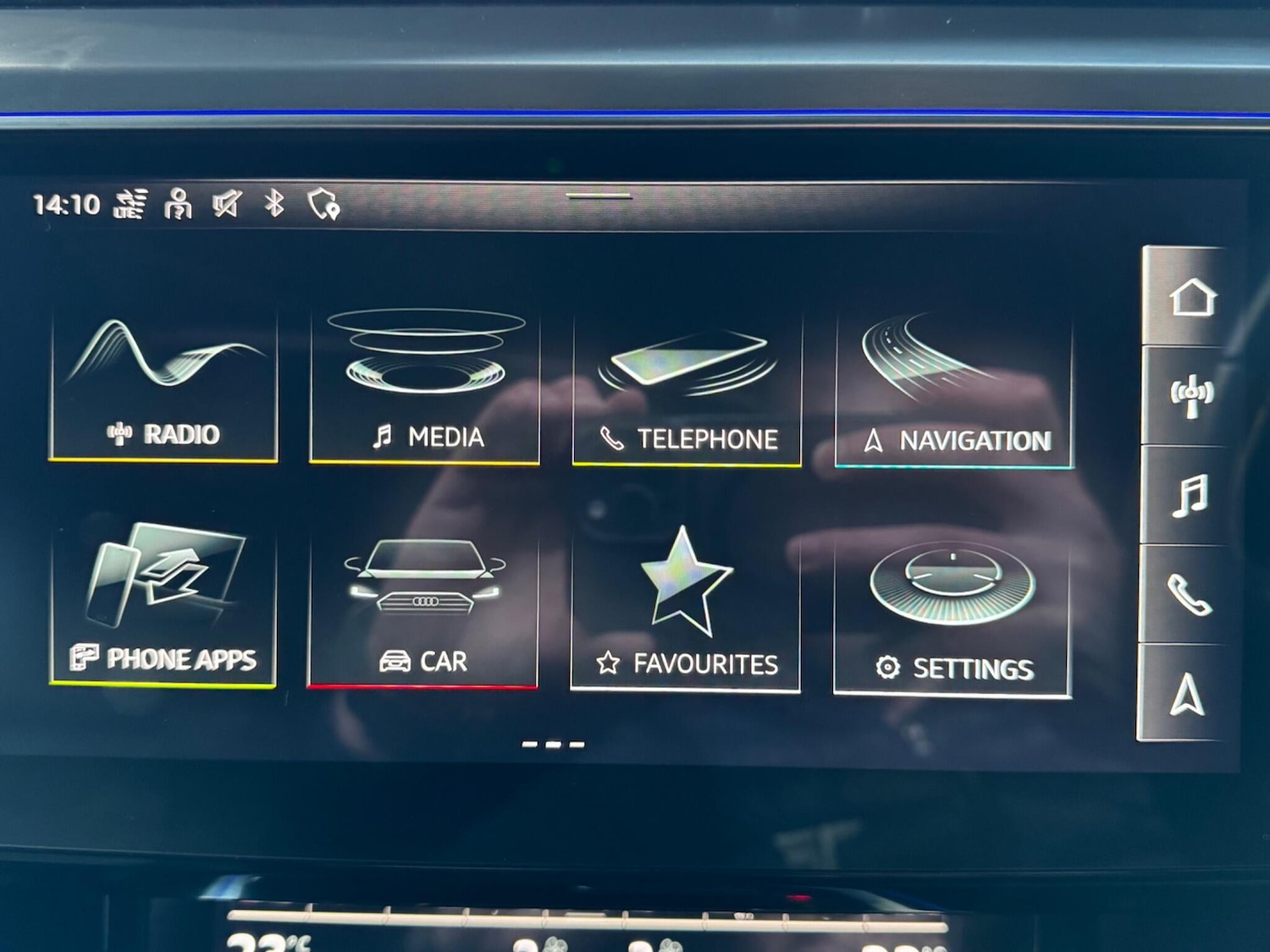Launch Navigation from the main menu
1270x952 pixels.
tap(954, 392)
